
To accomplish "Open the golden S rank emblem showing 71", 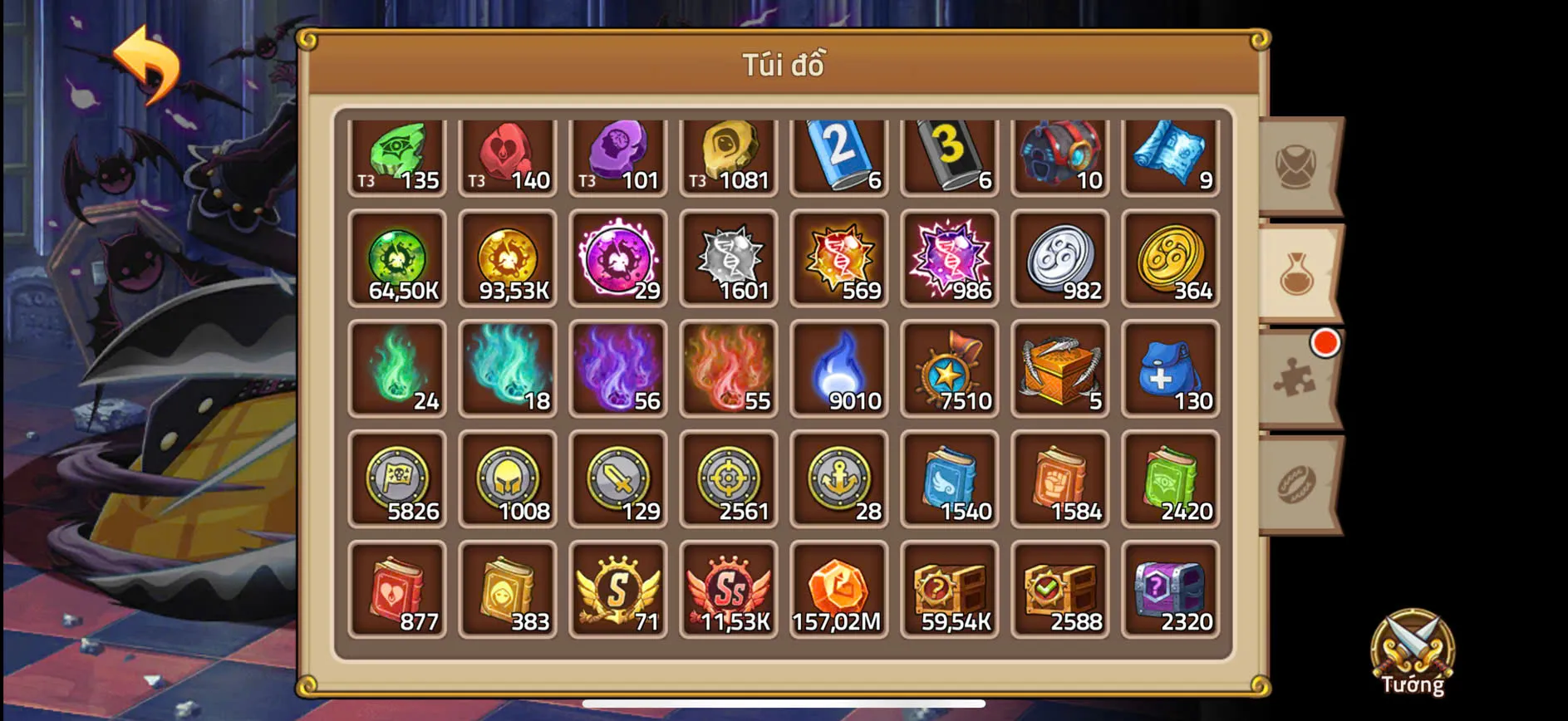I will click(617, 590).
